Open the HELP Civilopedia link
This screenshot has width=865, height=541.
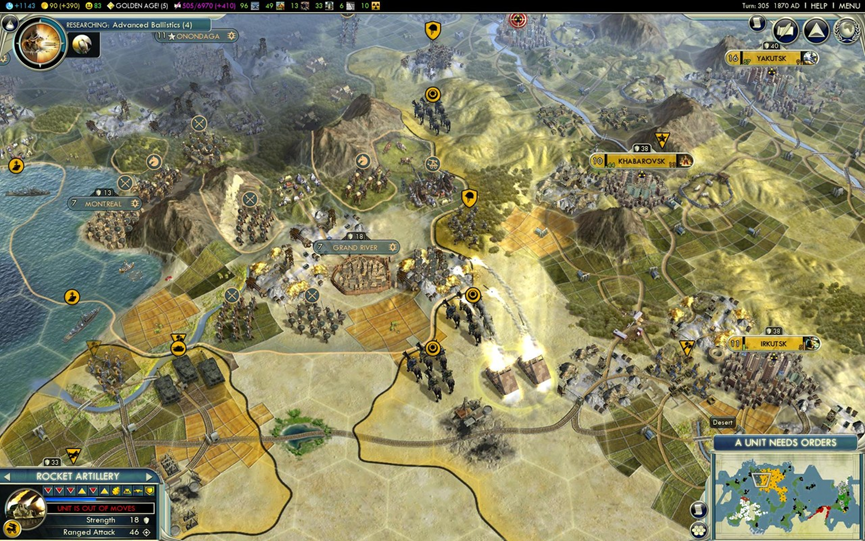[818, 6]
